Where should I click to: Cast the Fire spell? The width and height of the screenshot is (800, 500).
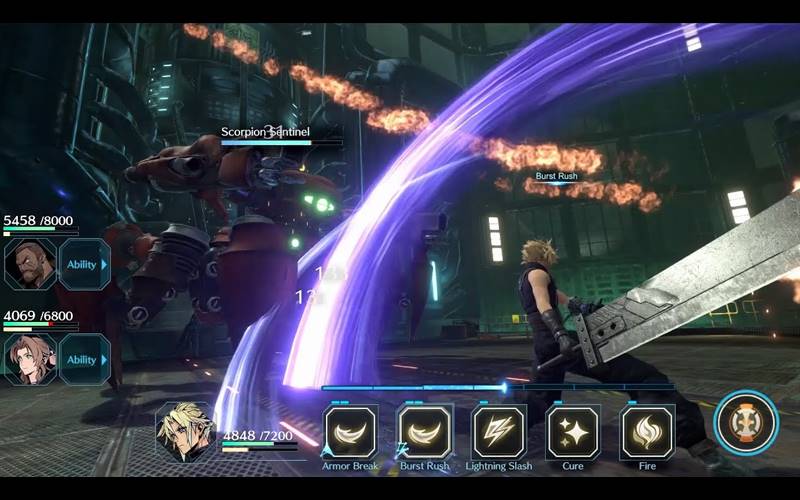(647, 431)
